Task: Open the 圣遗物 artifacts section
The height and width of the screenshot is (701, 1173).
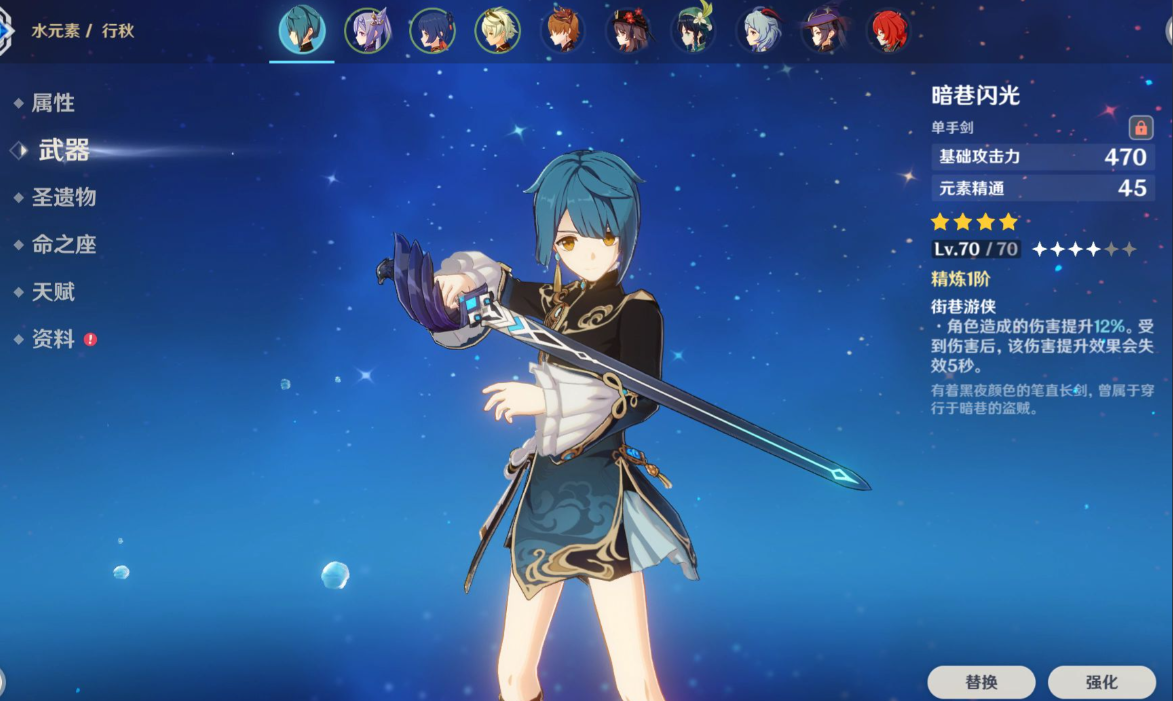Action: pos(64,197)
